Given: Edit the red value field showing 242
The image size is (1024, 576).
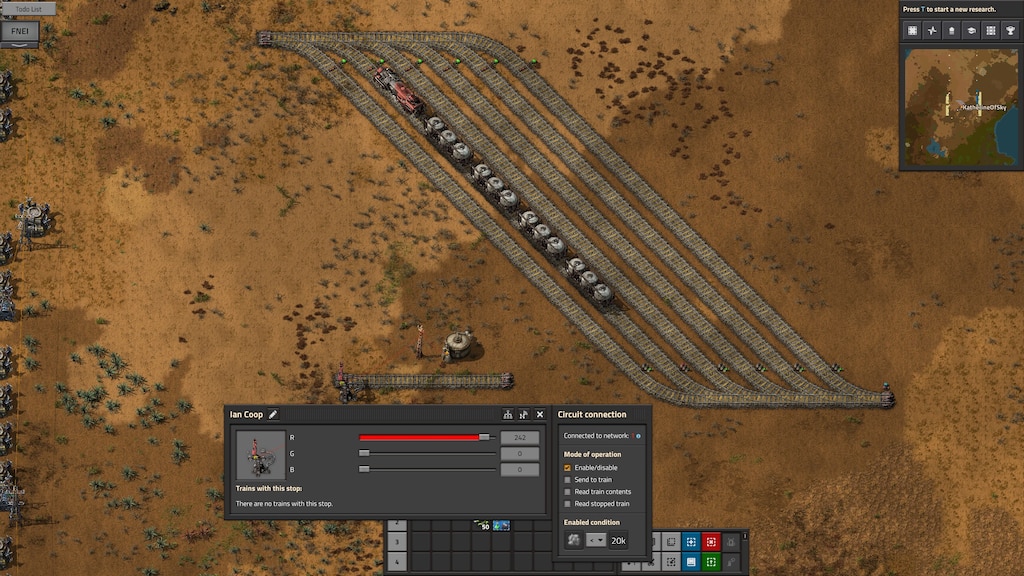Looking at the screenshot, I should click(520, 438).
